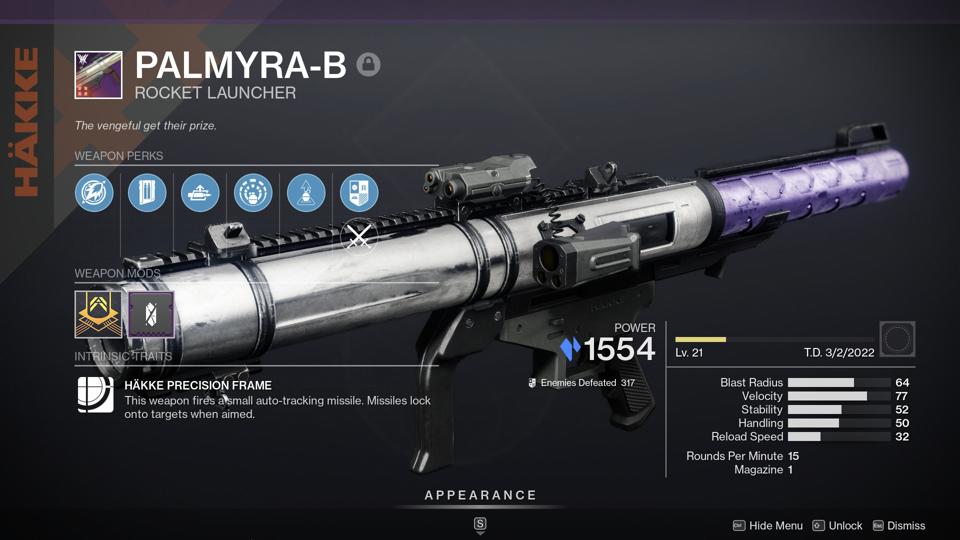The width and height of the screenshot is (960, 540).
Task: Inspect the shield crest origin trait icon
Action: tap(359, 193)
